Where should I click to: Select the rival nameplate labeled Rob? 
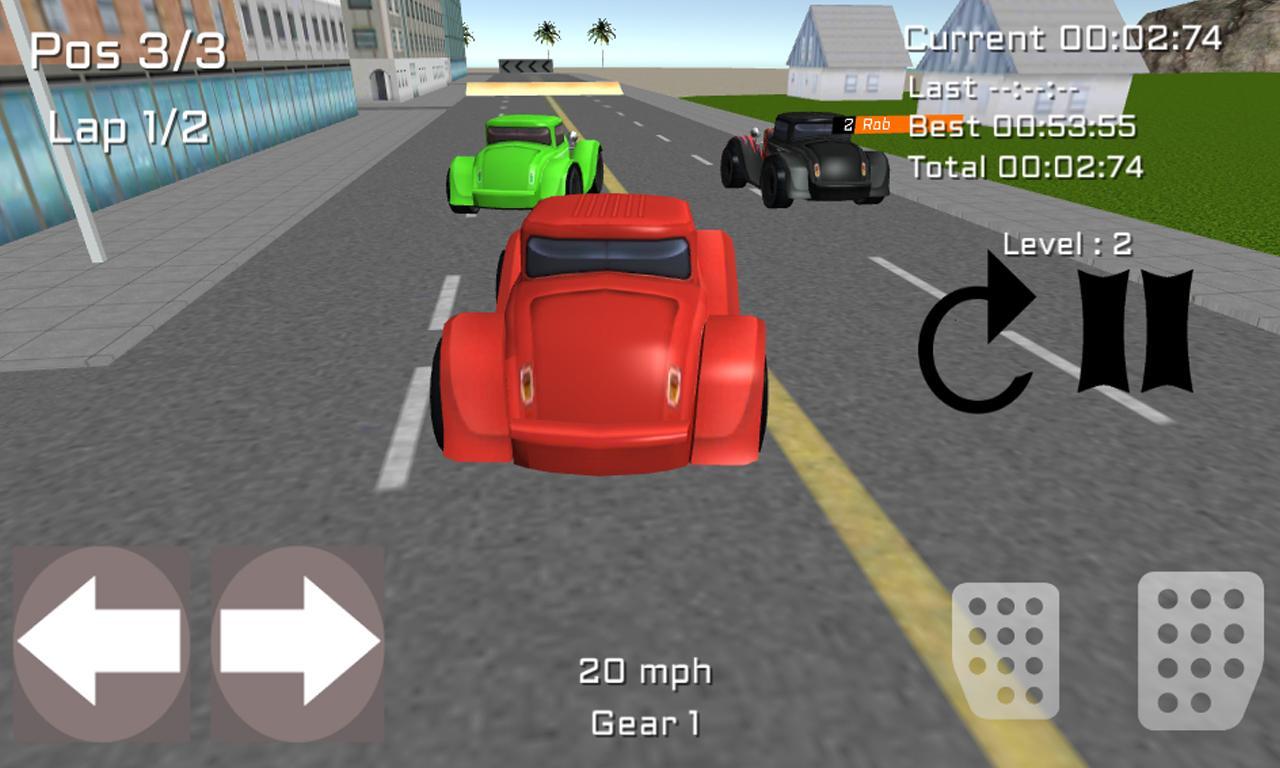point(872,122)
